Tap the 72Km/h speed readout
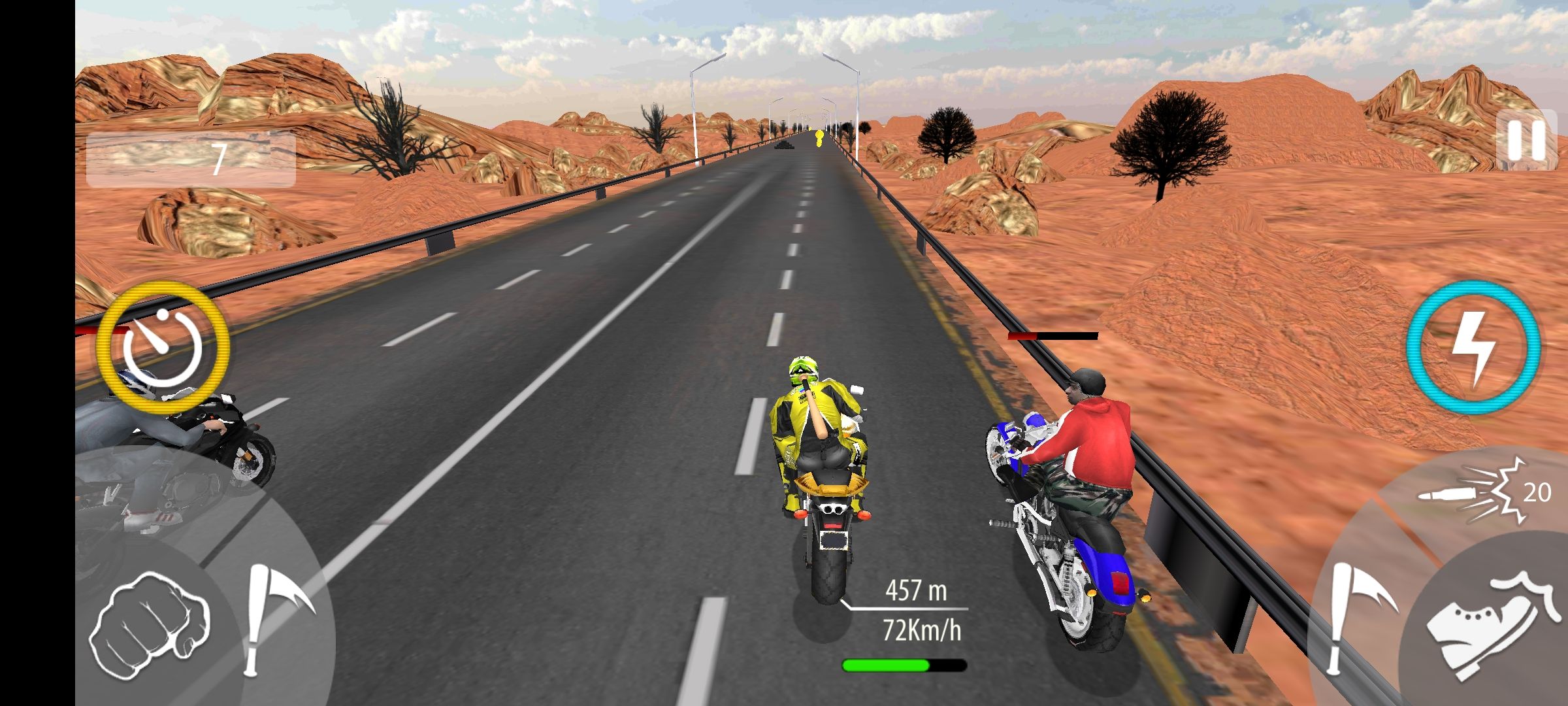This screenshot has width=1568, height=706. pyautogui.click(x=923, y=630)
